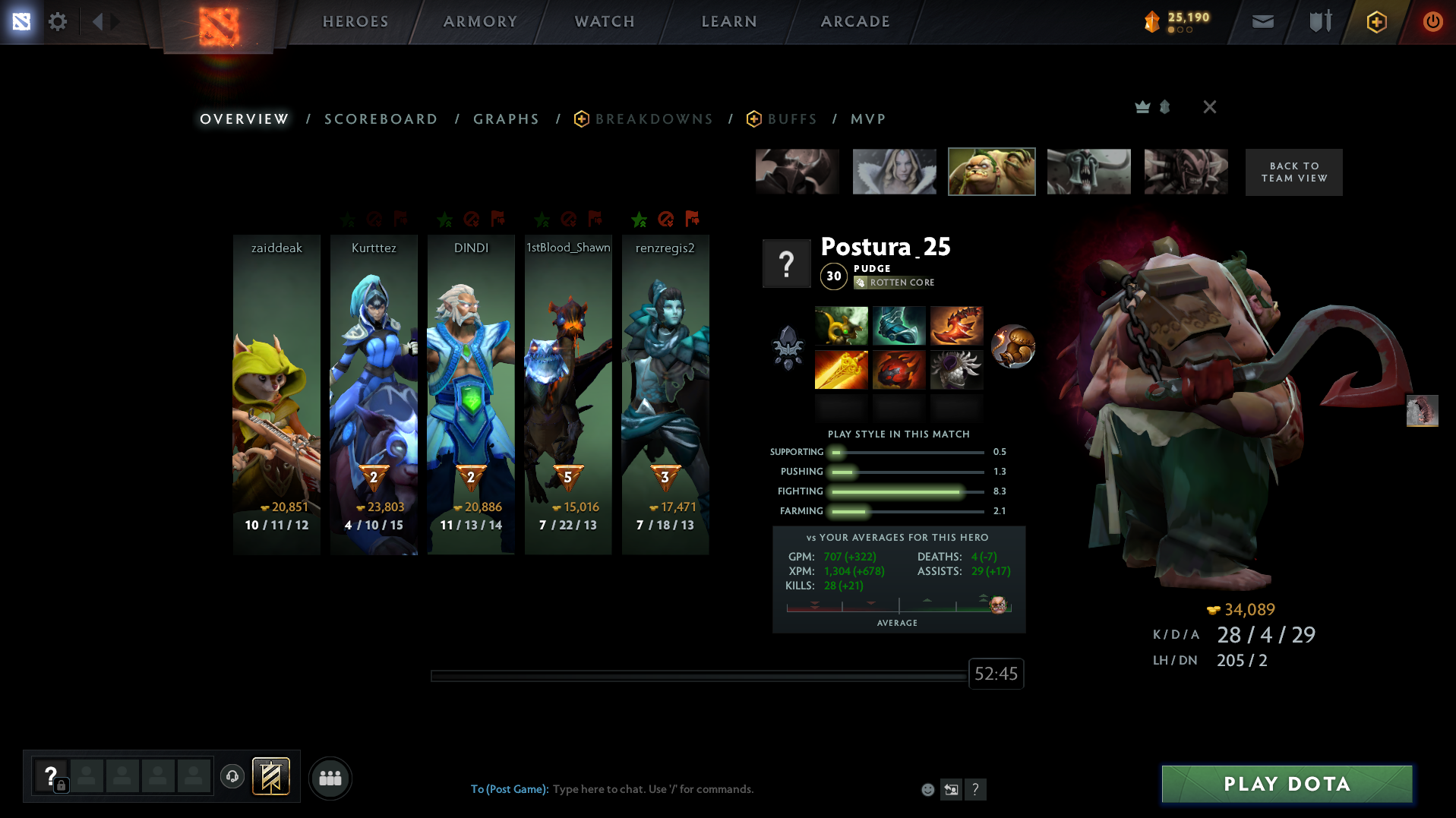The height and width of the screenshot is (818, 1456).
Task: Open the Arcade menu
Action: pyautogui.click(x=855, y=21)
